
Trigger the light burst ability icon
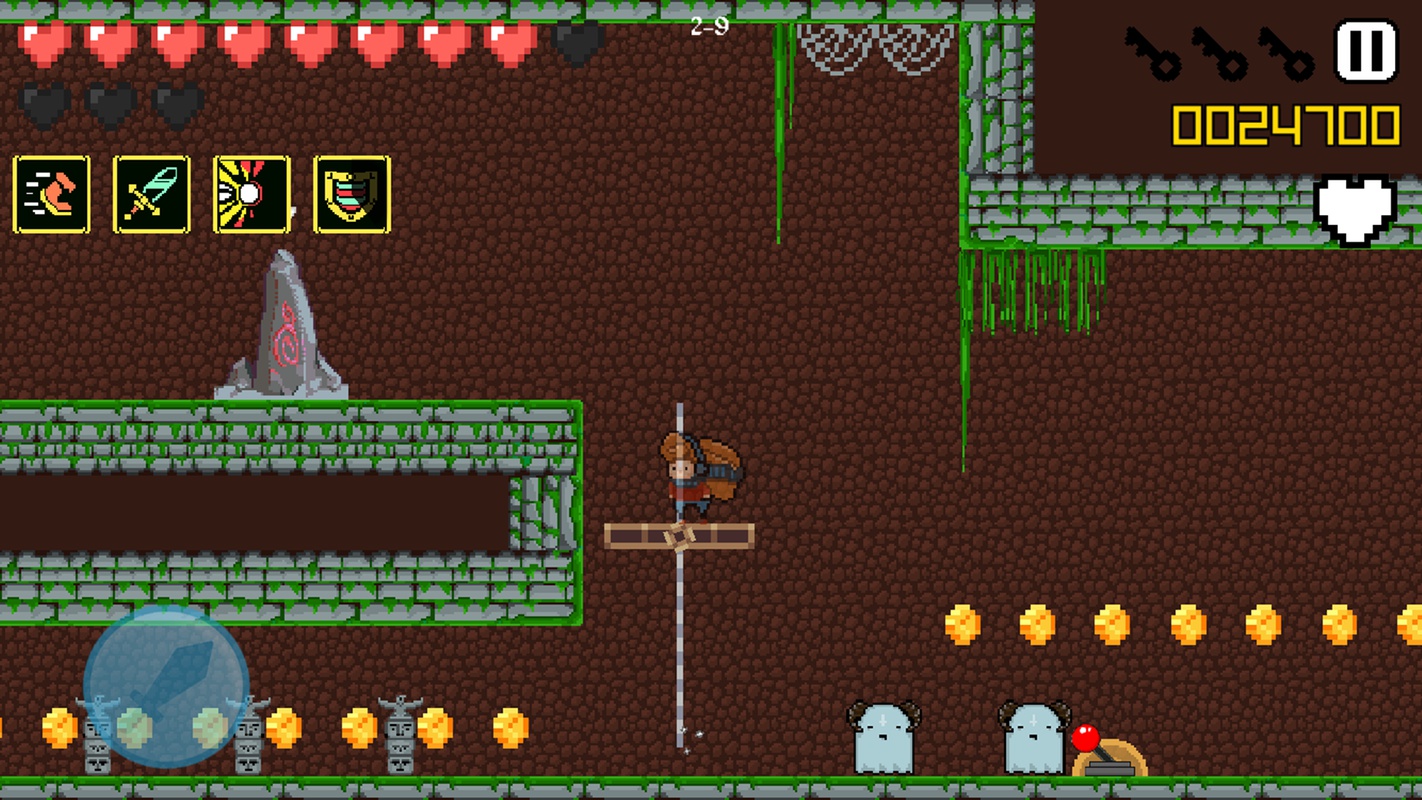coord(252,194)
